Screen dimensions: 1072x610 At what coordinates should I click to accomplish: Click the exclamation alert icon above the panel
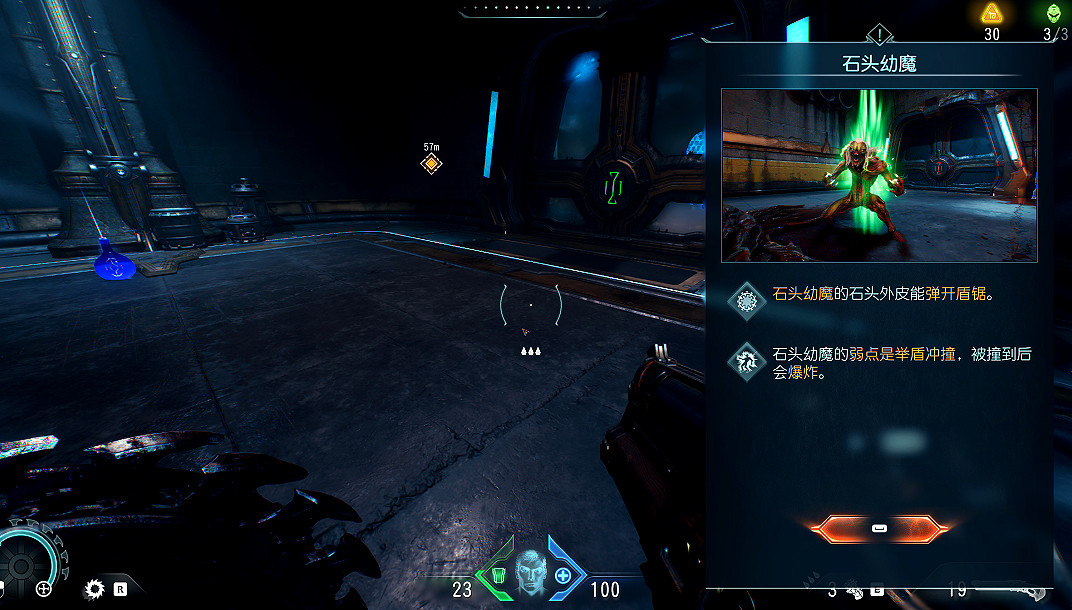click(x=878, y=36)
